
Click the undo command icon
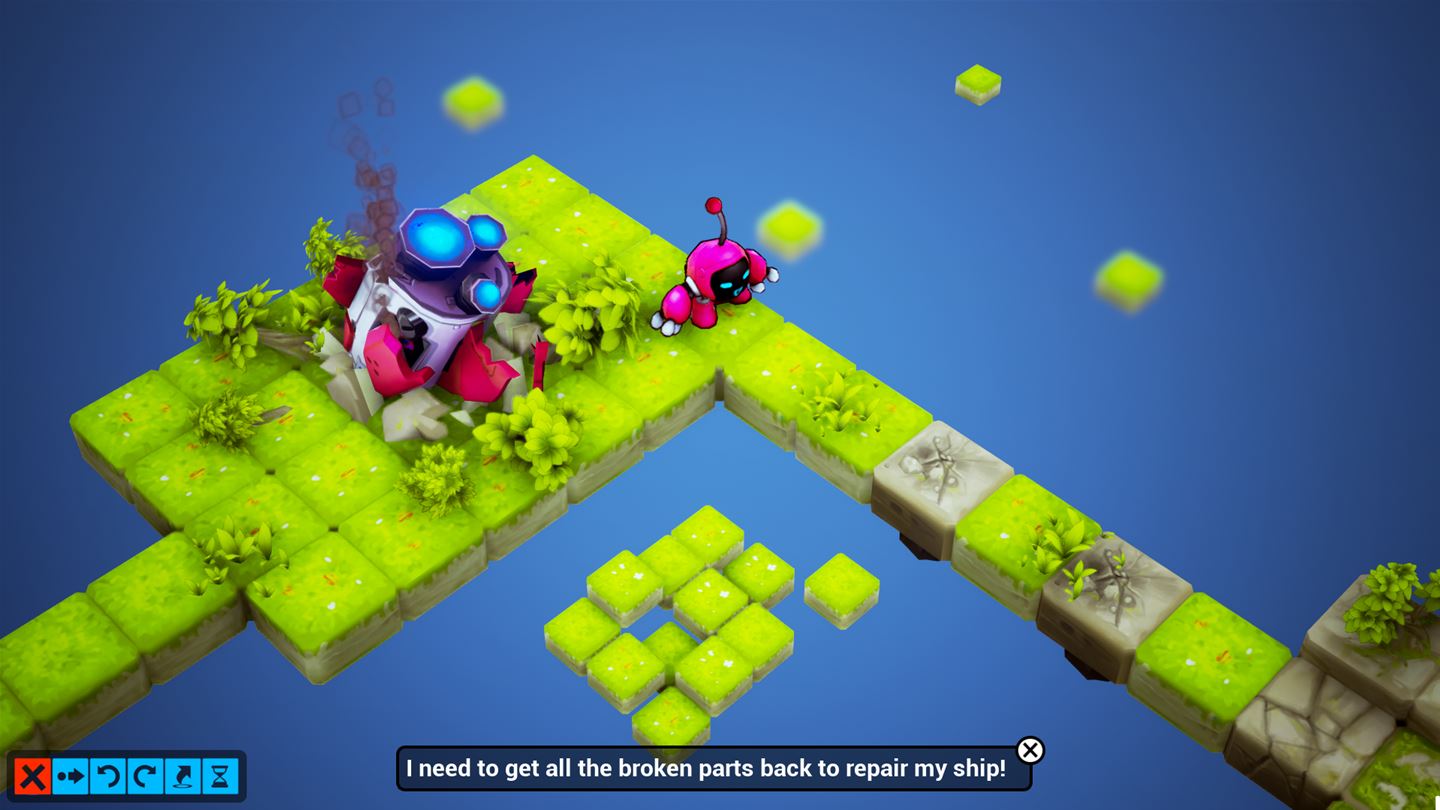[107, 776]
